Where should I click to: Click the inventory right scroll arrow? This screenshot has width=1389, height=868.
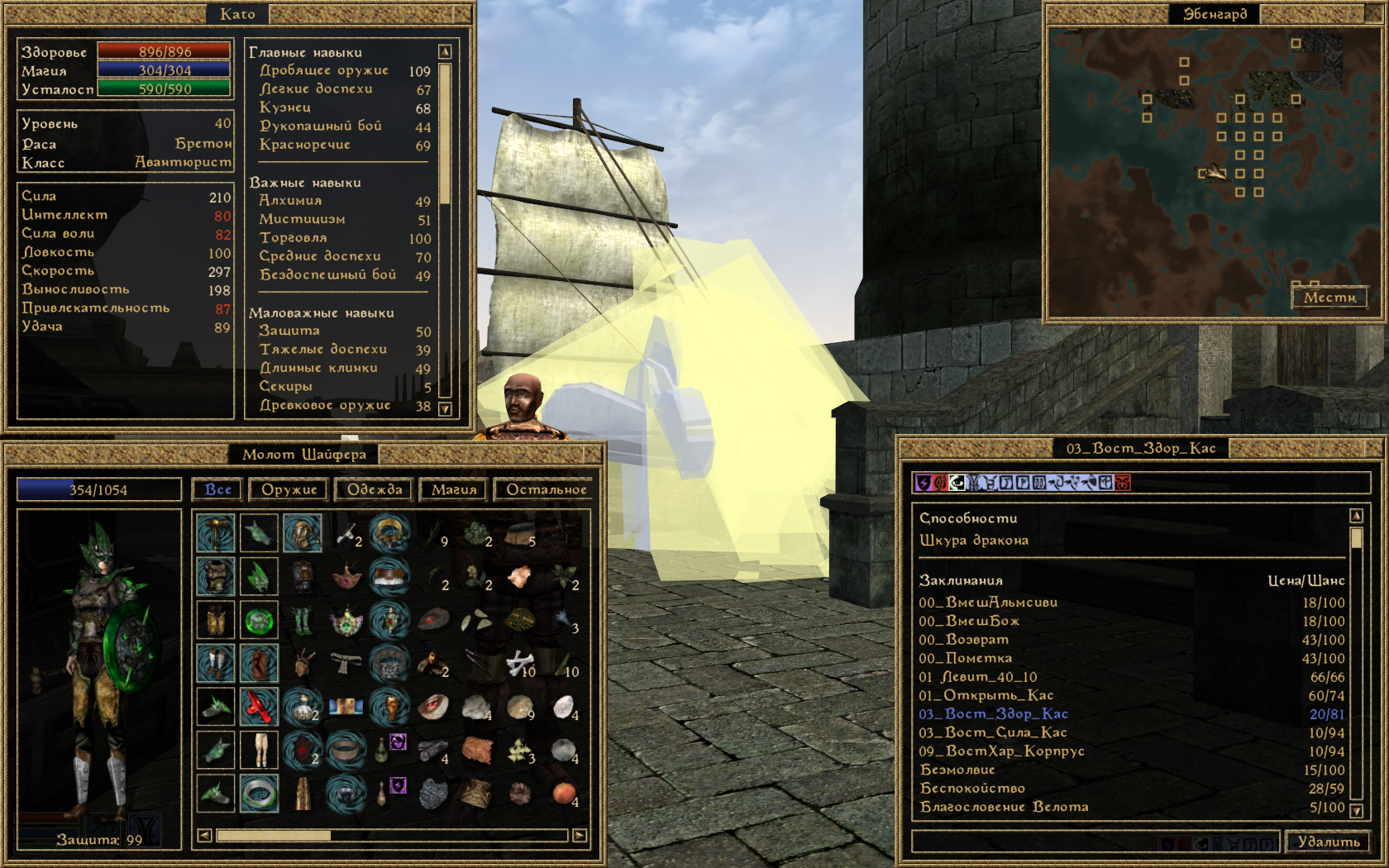580,836
